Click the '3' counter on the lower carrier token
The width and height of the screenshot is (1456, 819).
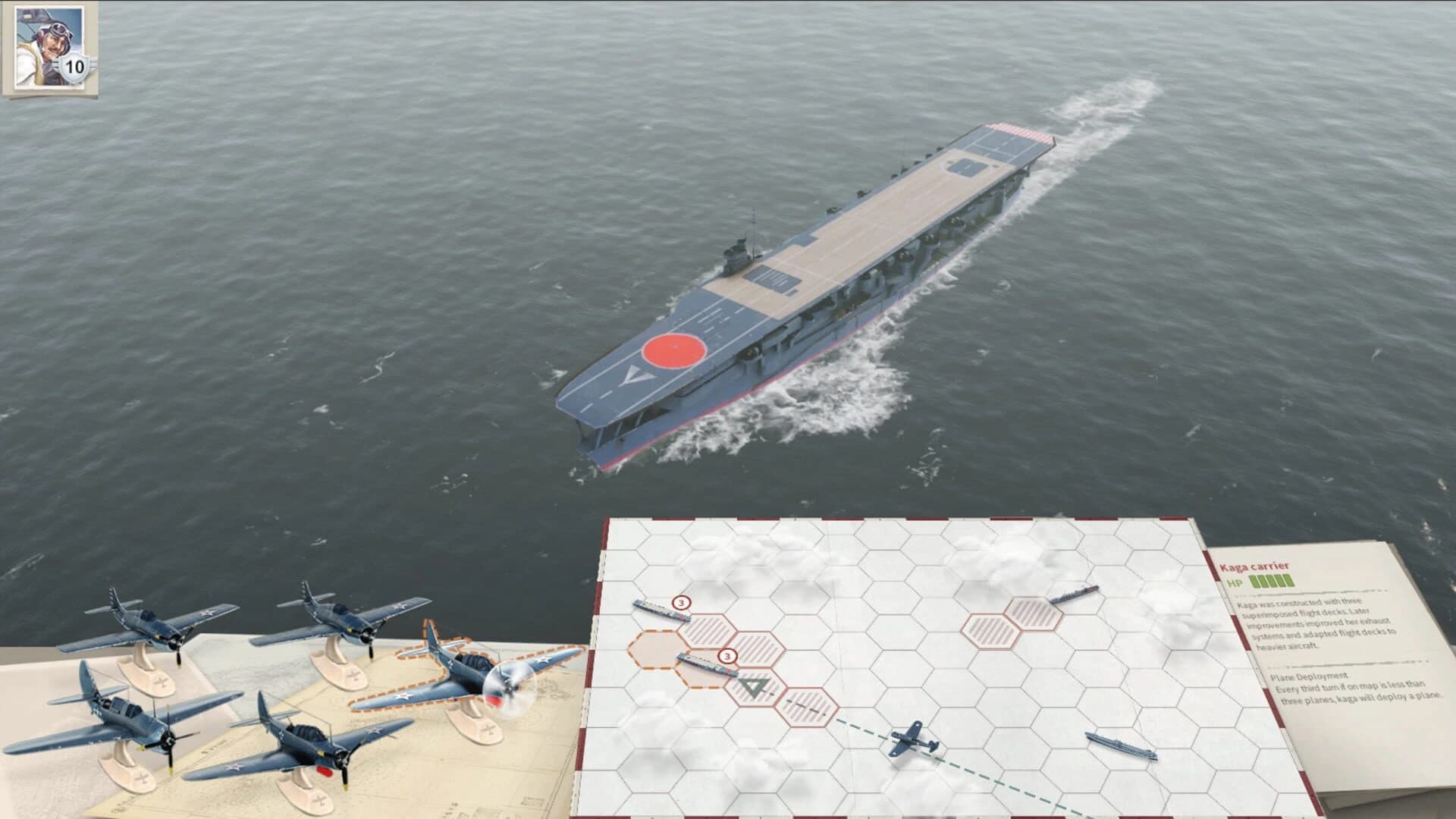[727, 656]
